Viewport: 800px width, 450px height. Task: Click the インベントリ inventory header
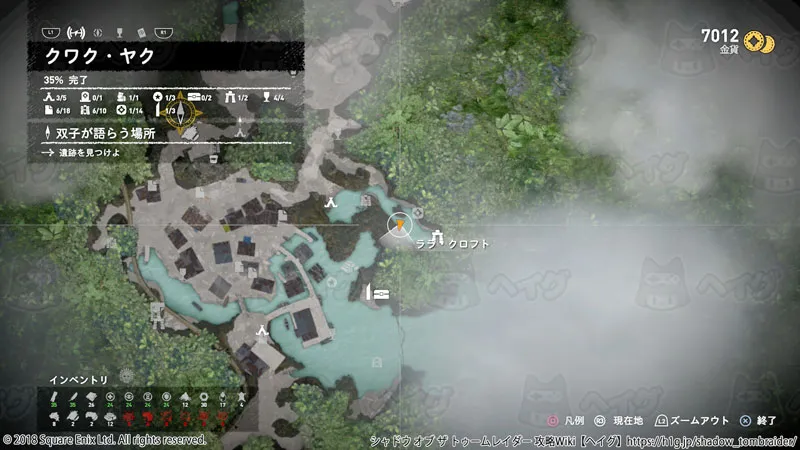click(79, 379)
